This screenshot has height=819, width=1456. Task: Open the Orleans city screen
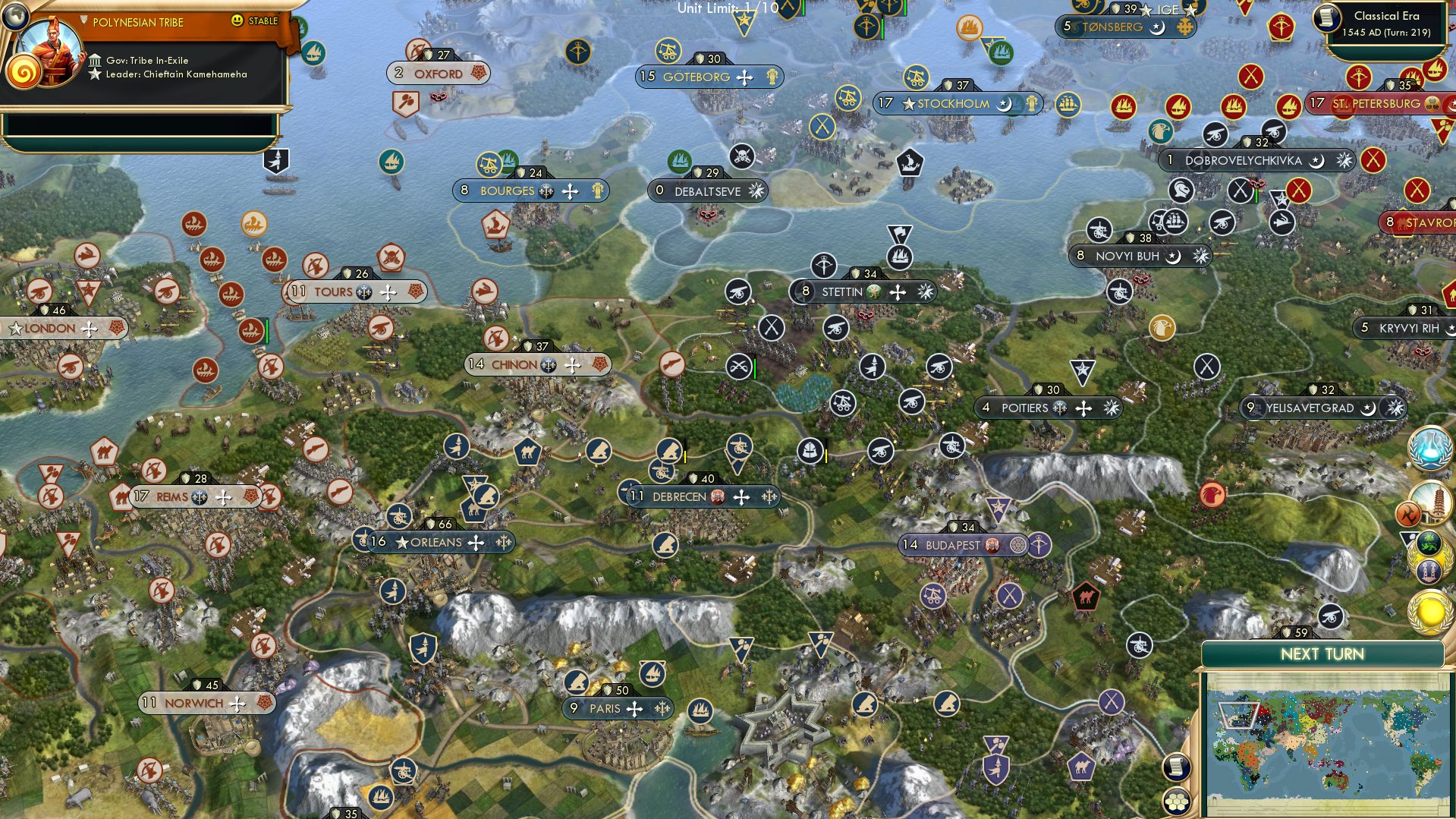[x=434, y=543]
